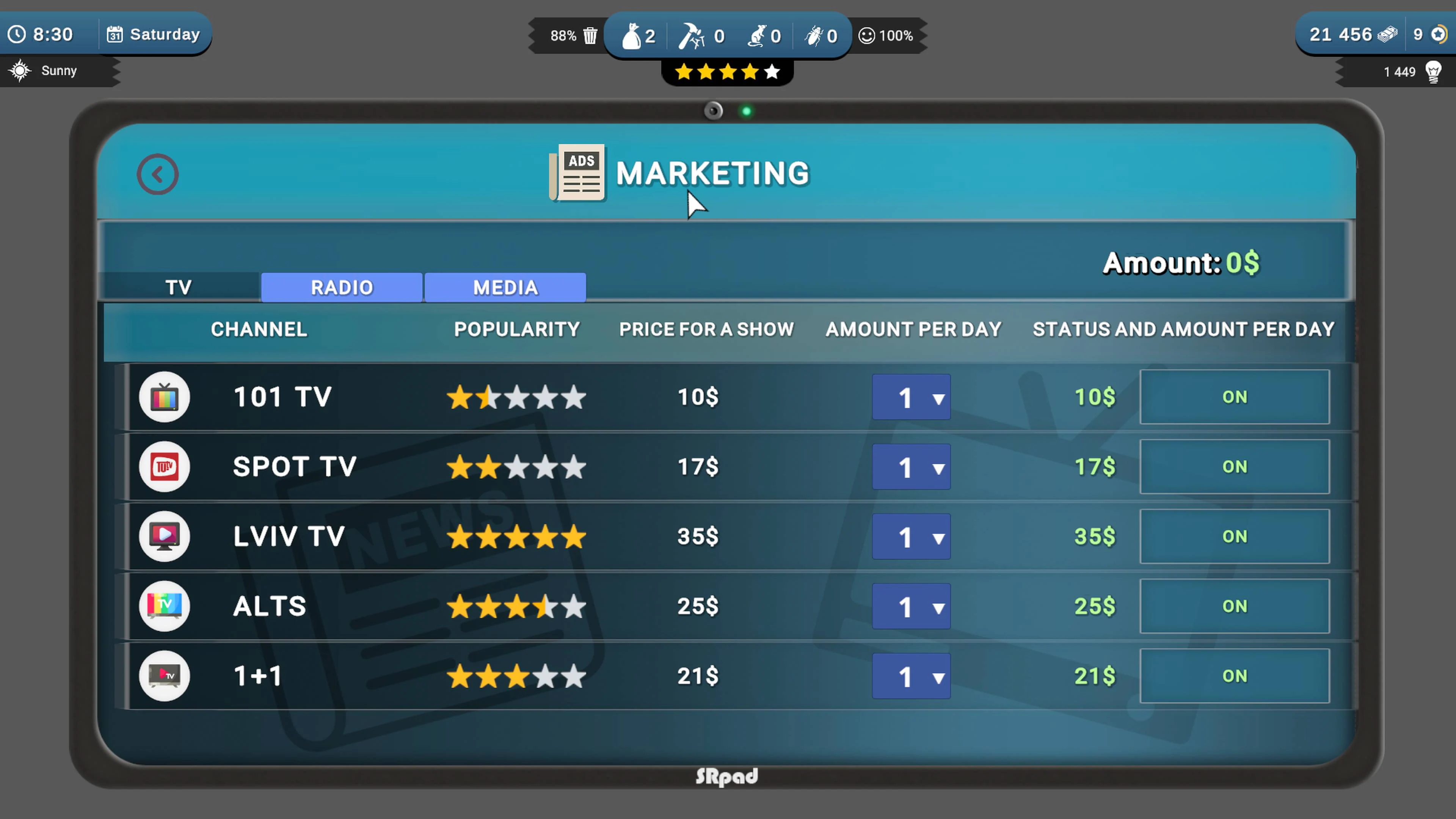Open the 1+1 amount per day dropdown

click(911, 675)
